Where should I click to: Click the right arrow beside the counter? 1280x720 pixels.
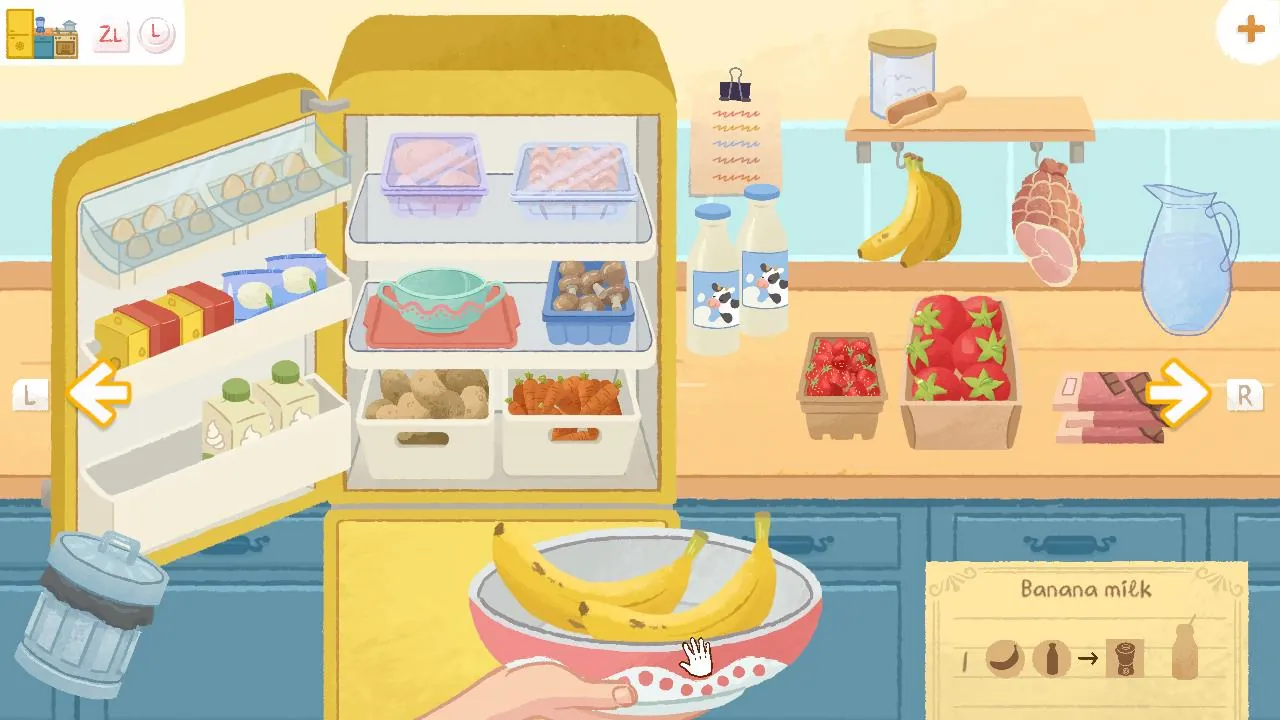pos(1178,393)
